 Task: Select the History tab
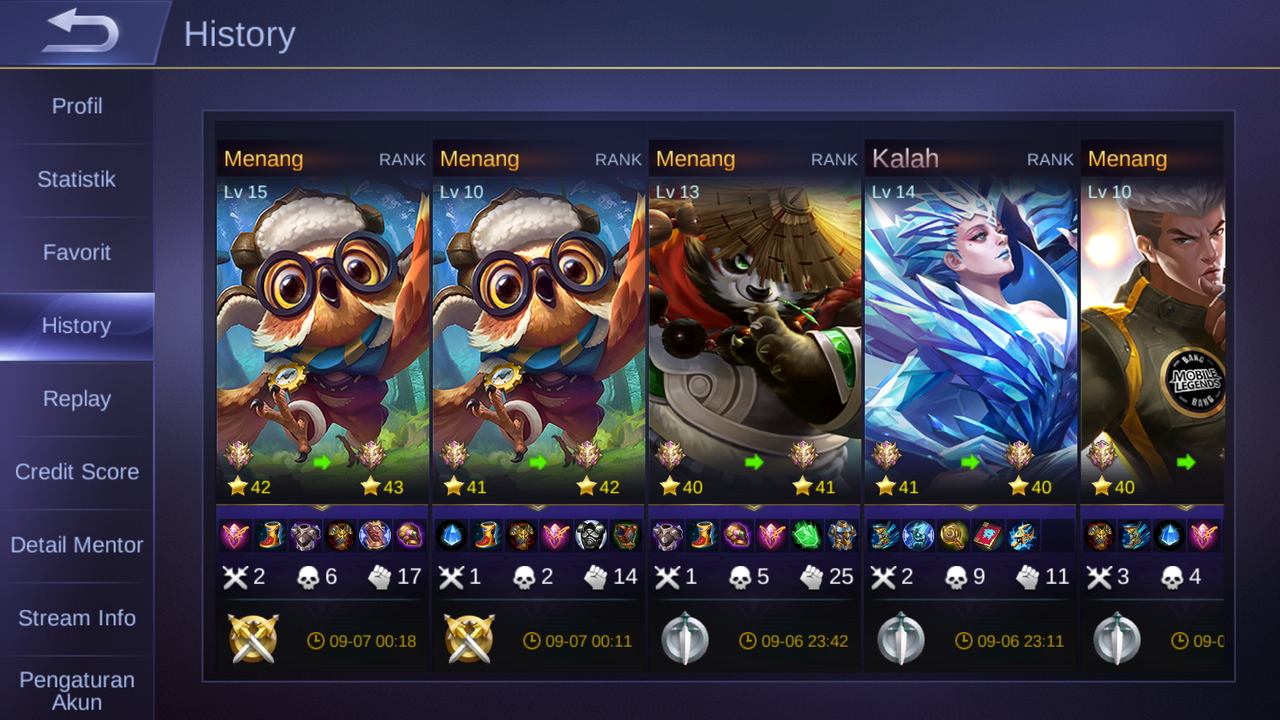(x=77, y=326)
